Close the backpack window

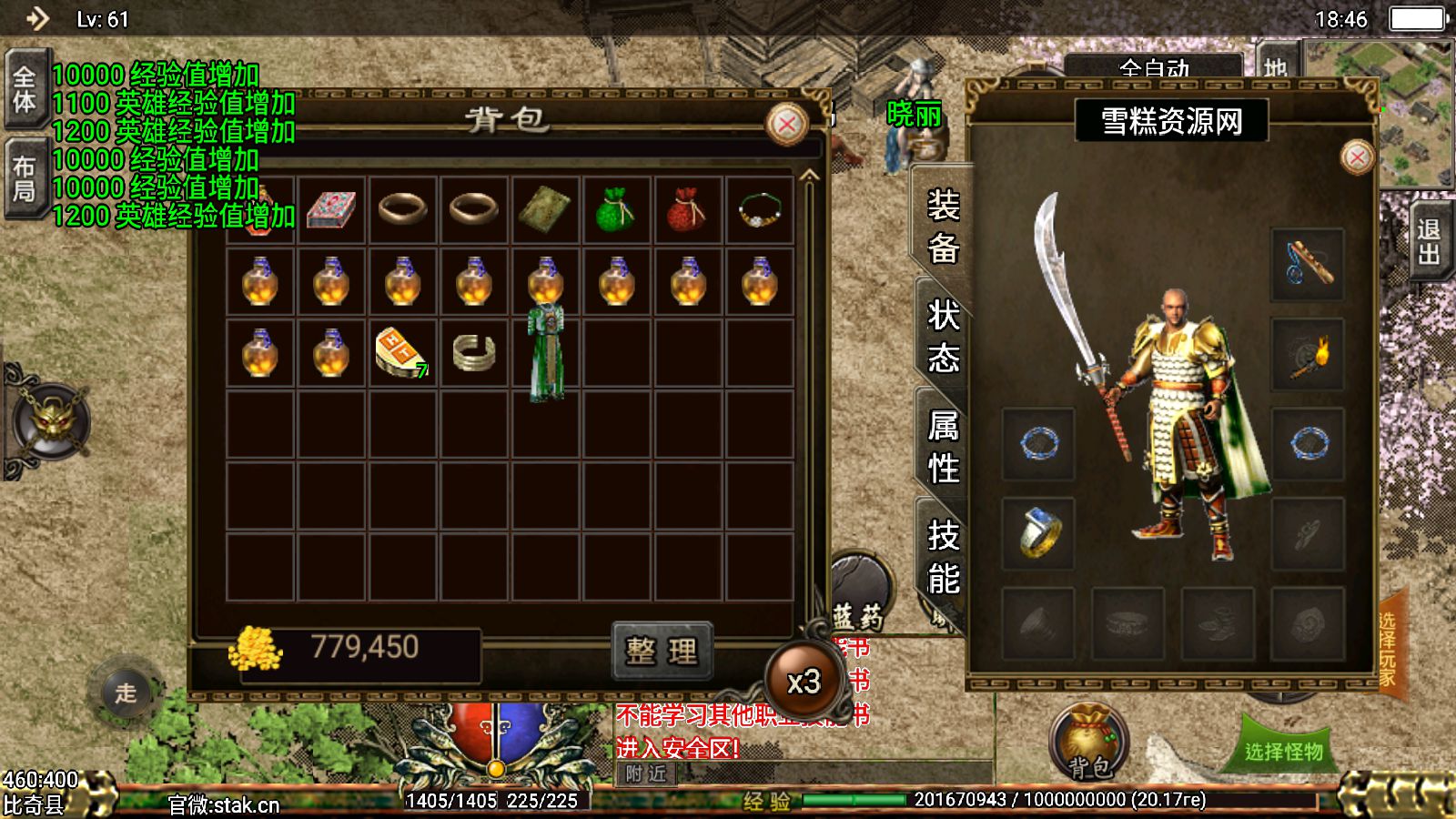coord(787,125)
